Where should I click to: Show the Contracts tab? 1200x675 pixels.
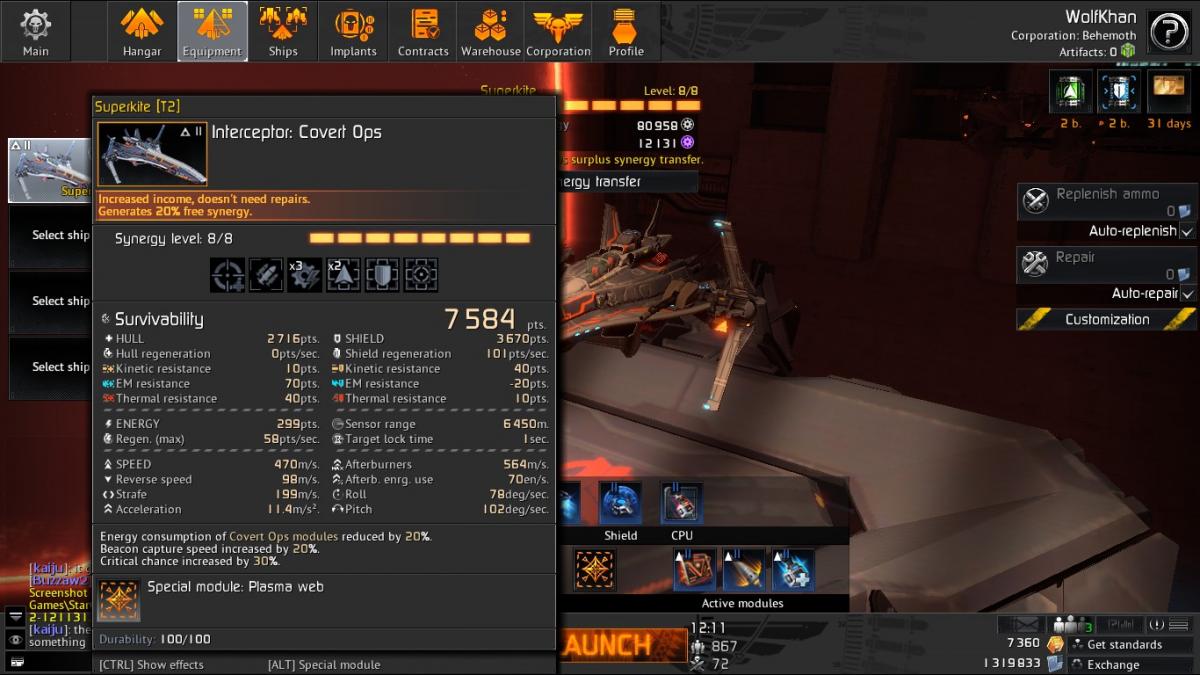423,31
